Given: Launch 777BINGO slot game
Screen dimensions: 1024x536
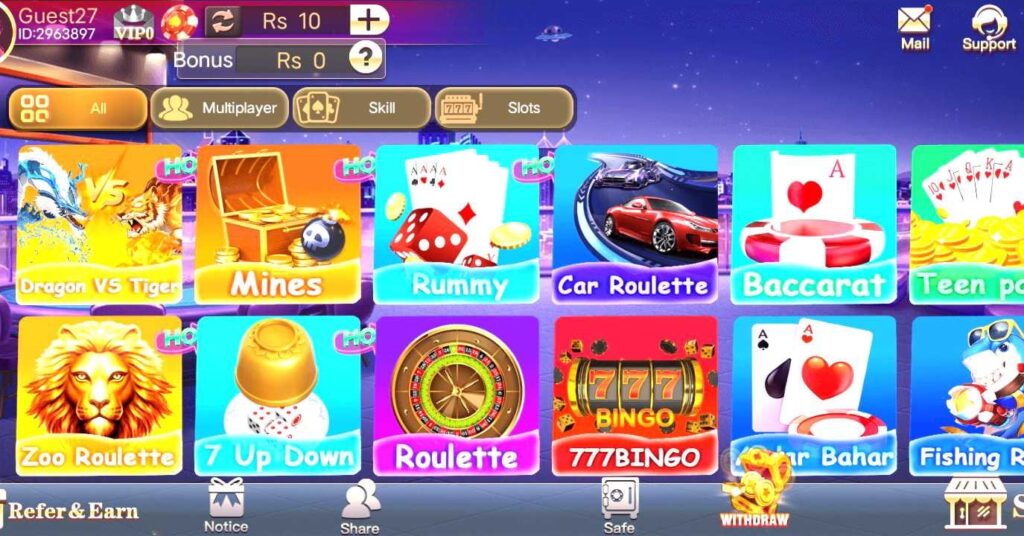Looking at the screenshot, I should click(x=634, y=395).
